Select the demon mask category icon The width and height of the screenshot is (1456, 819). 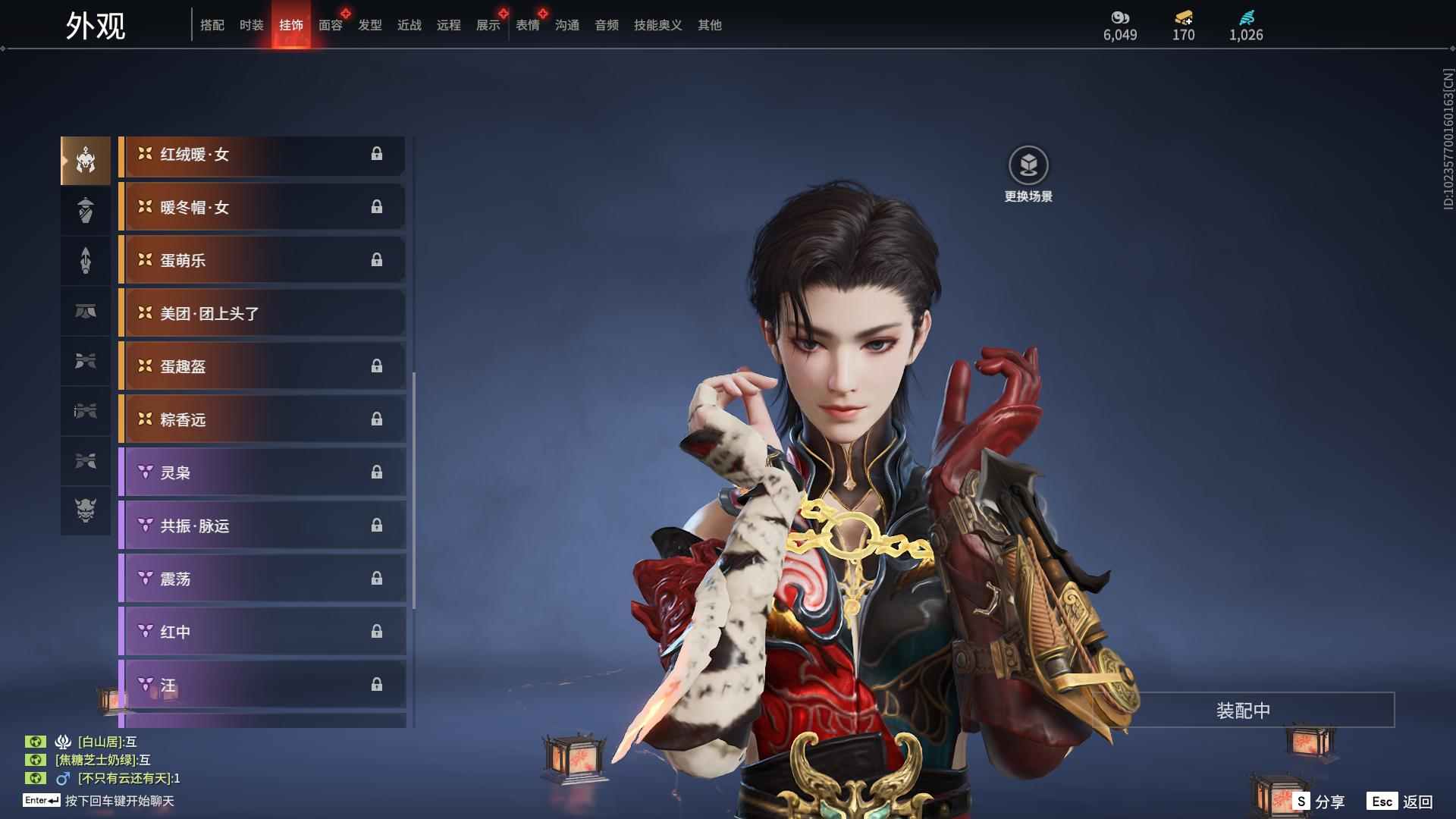[86, 510]
